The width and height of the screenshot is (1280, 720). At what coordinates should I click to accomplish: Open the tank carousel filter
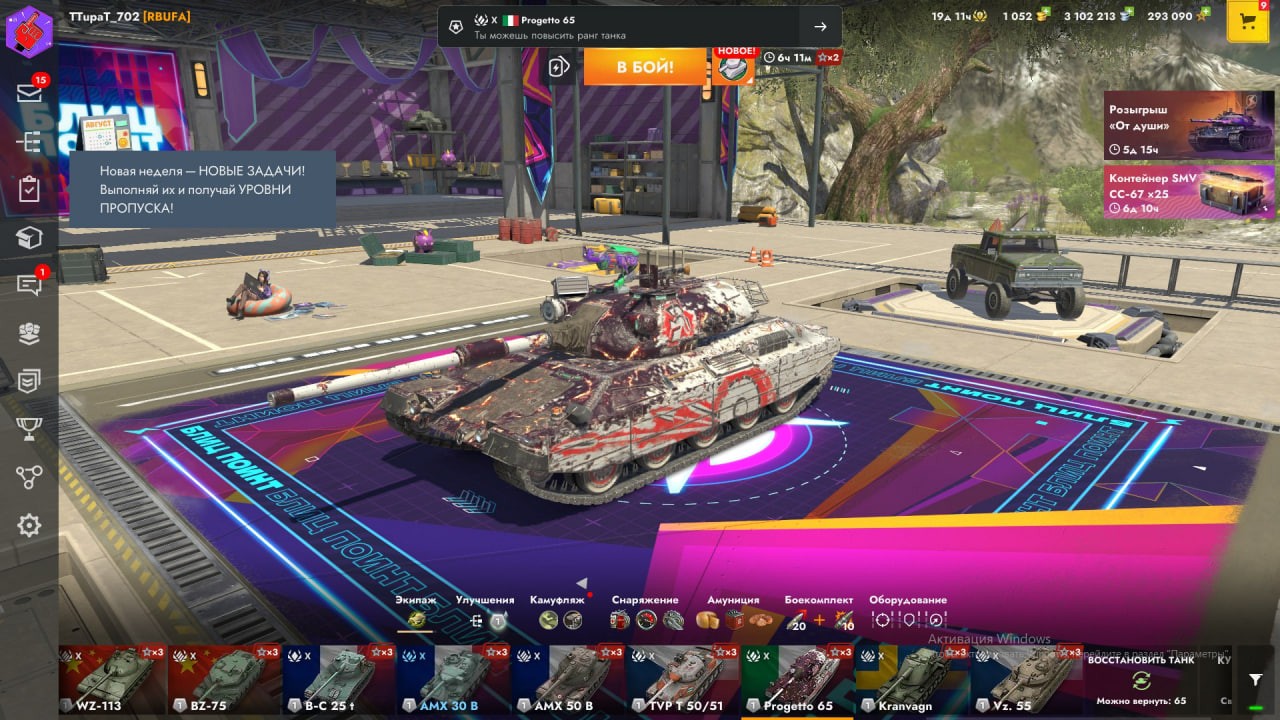1256,679
